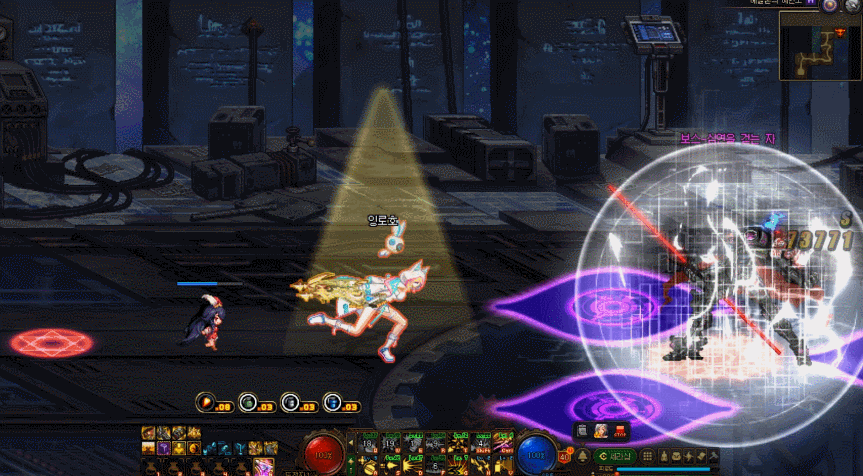This screenshot has height=476, width=863.
Task: Open the quest scroll menu icon
Action: tap(701, 456)
